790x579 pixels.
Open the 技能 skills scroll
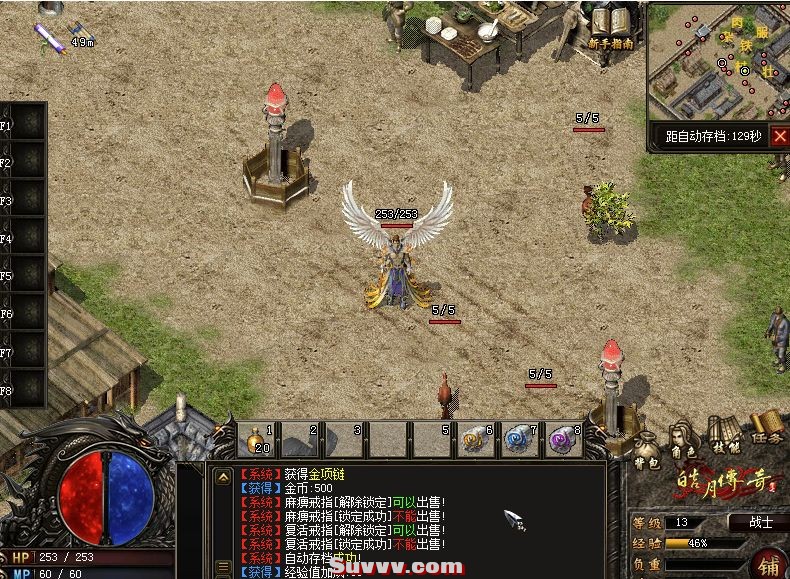(x=724, y=434)
